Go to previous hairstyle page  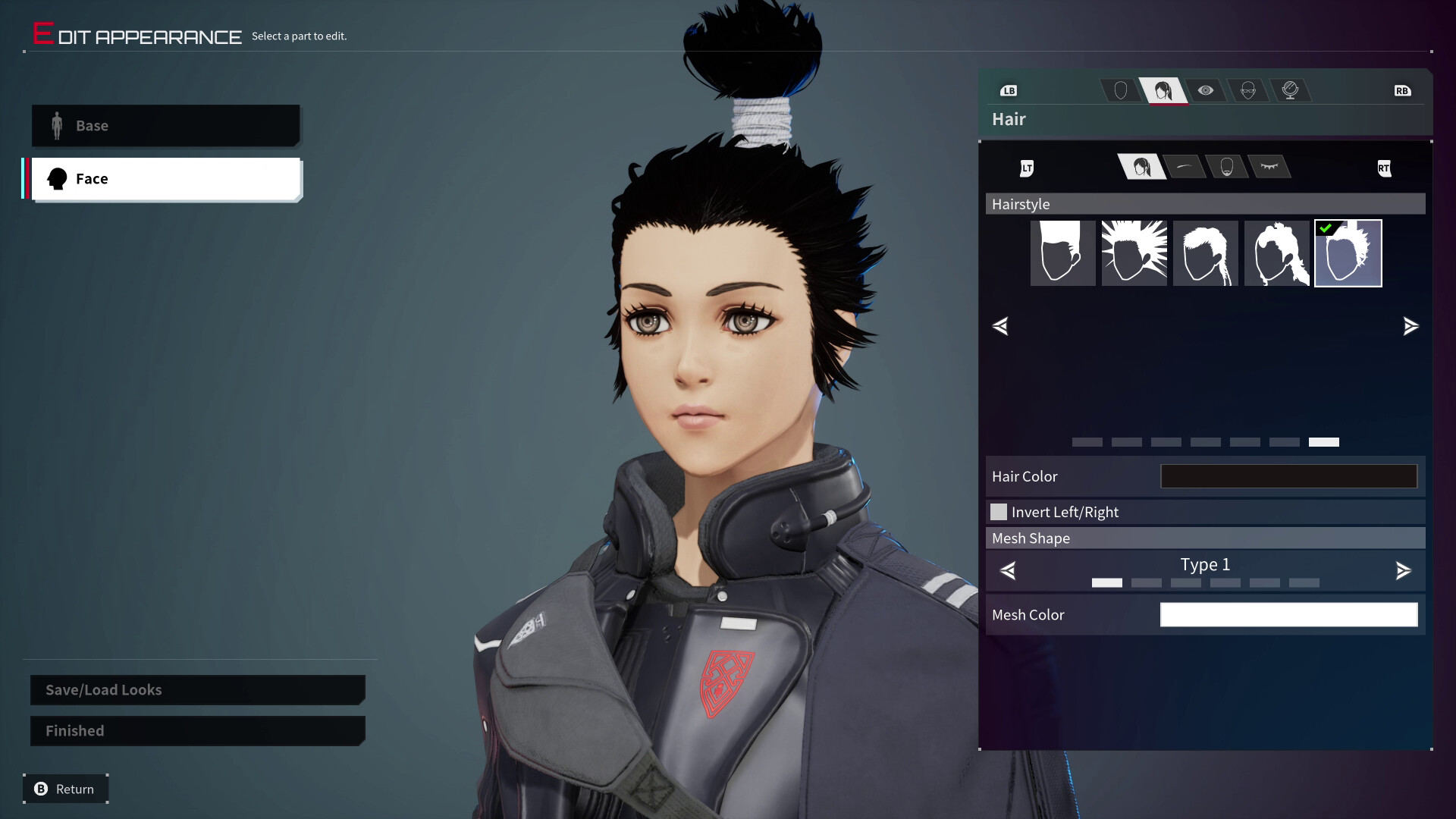[x=1000, y=326]
